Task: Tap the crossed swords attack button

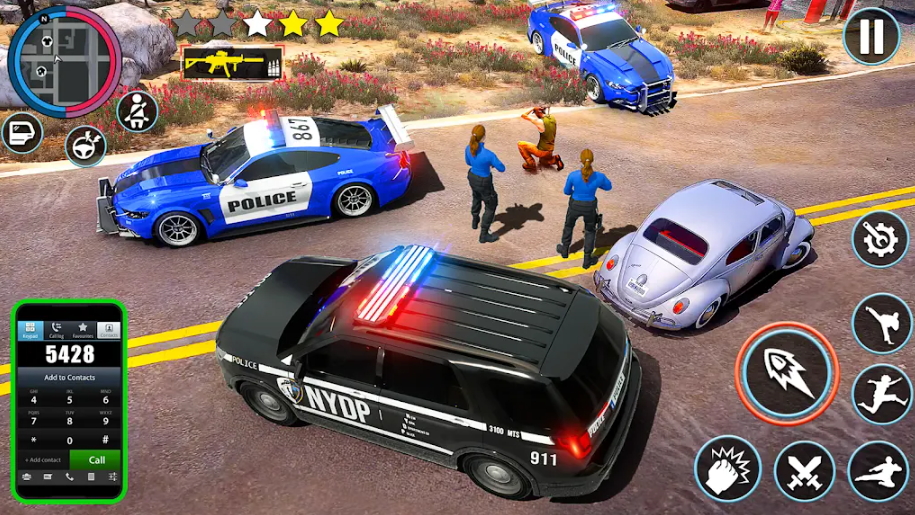Action: [805, 469]
